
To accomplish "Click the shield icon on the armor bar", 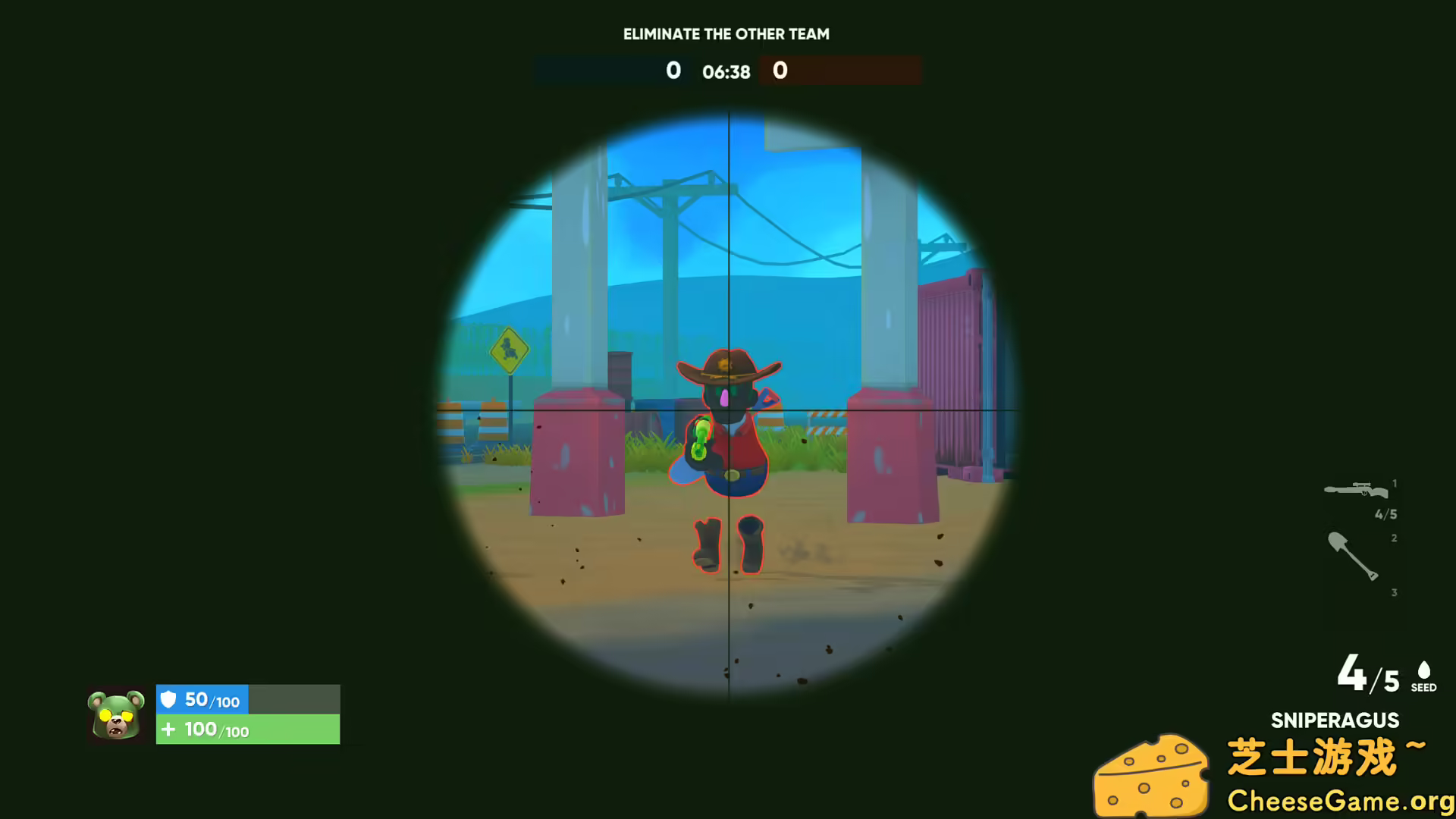I will pos(170,699).
